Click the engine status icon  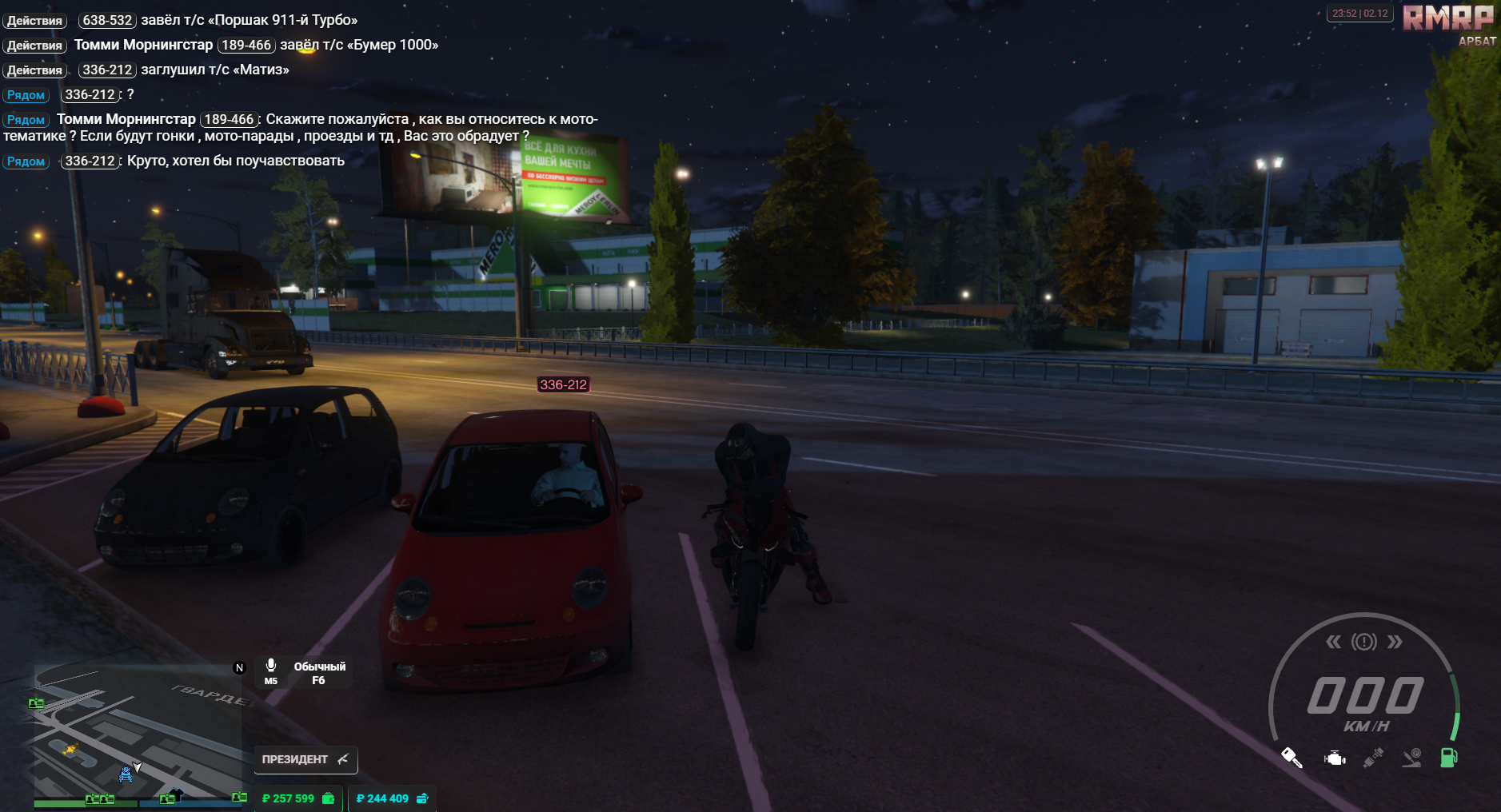[x=1335, y=758]
